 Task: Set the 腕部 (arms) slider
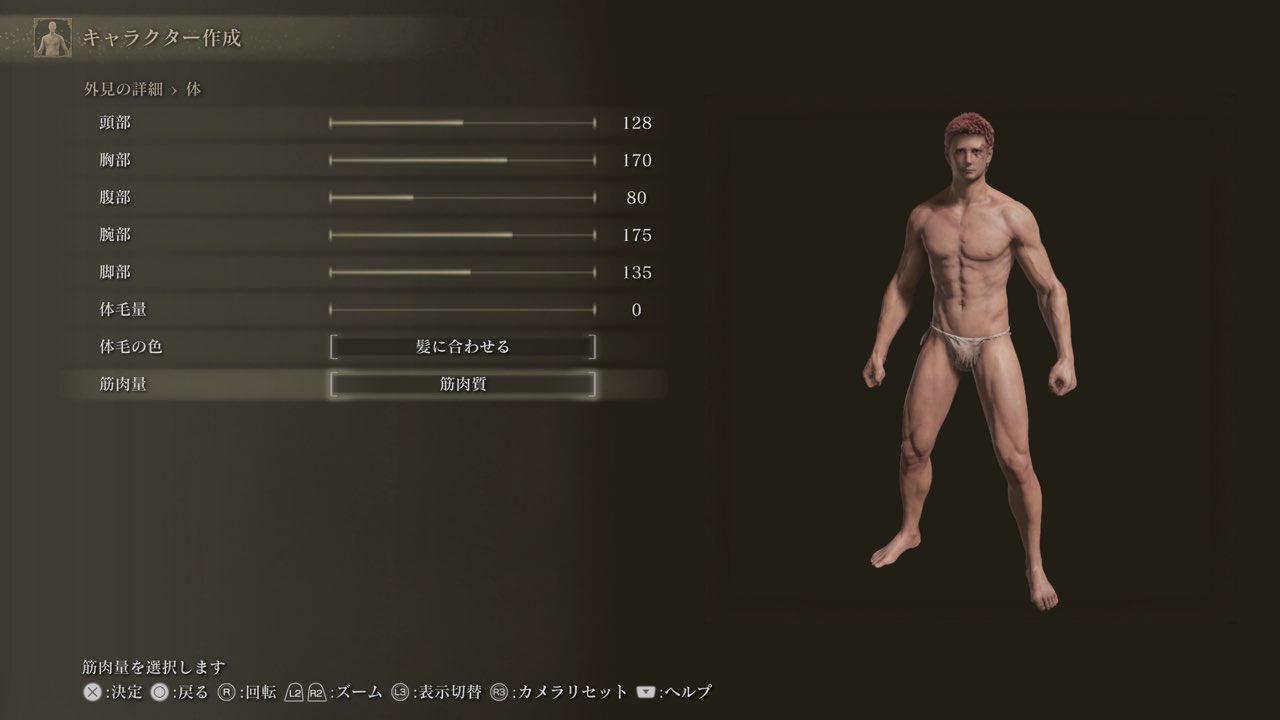pos(462,235)
